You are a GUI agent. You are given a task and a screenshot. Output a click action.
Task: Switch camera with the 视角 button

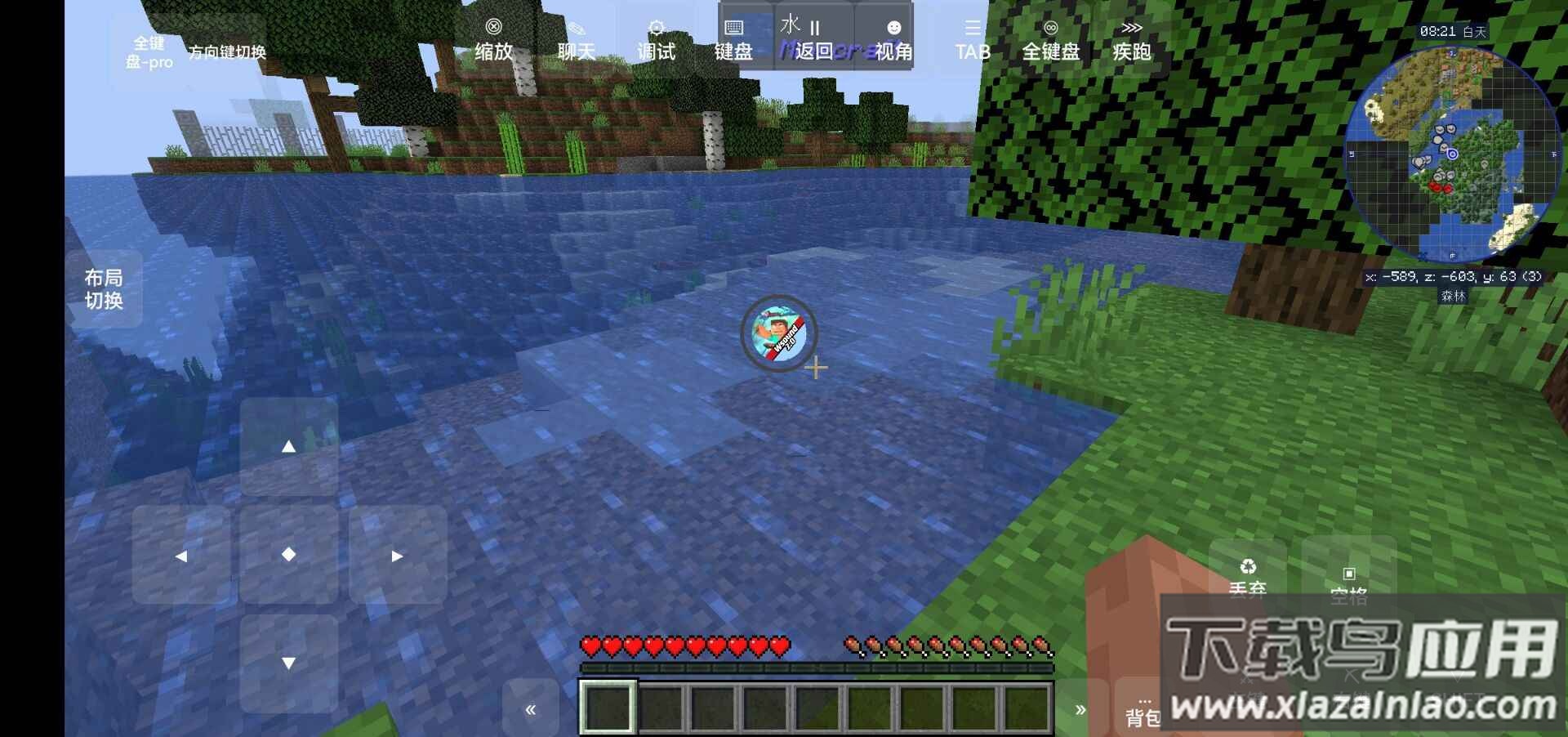(893, 41)
